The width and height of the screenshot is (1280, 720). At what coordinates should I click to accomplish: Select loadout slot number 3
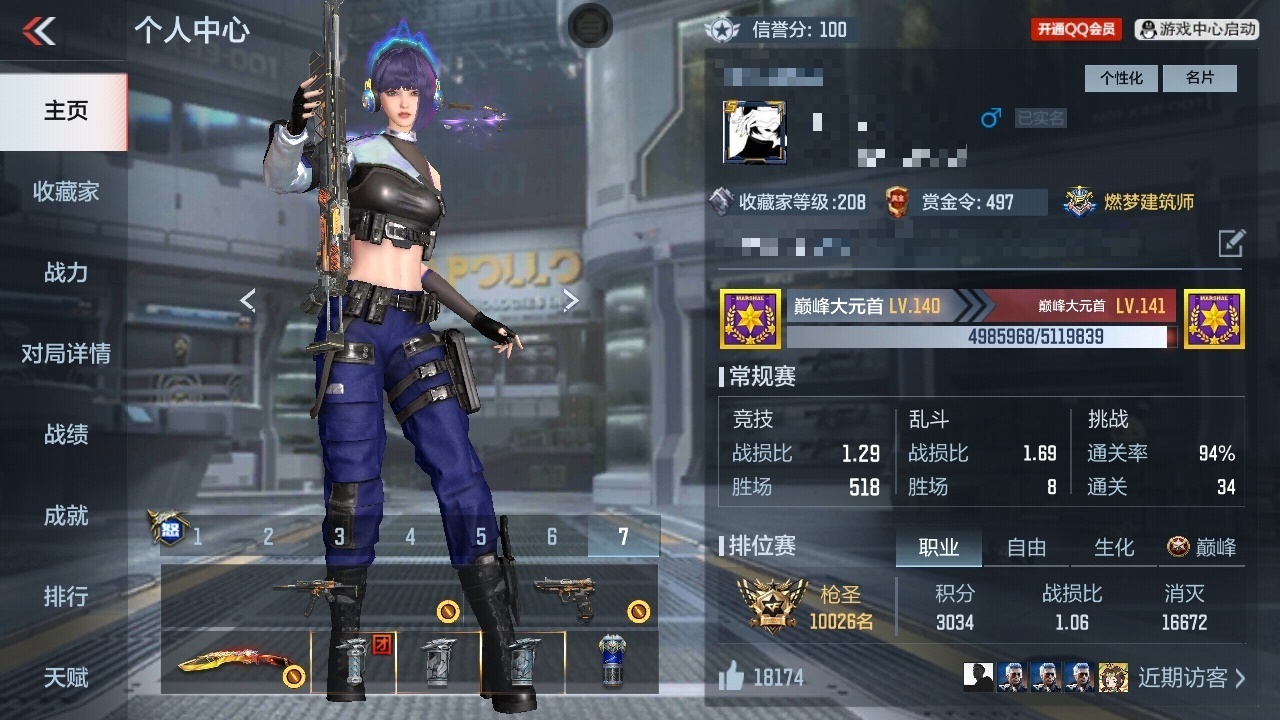point(339,537)
